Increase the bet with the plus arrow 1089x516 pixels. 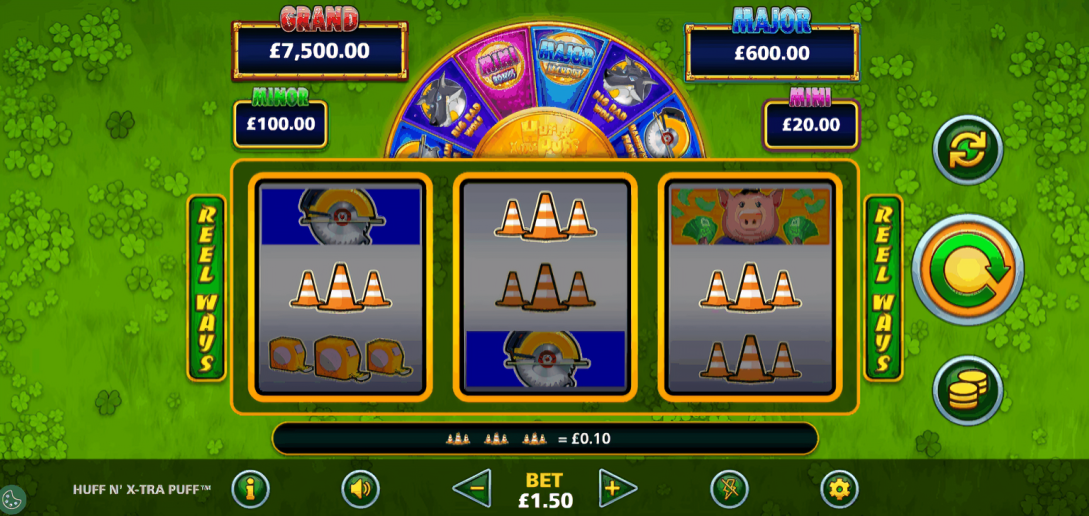pos(617,489)
